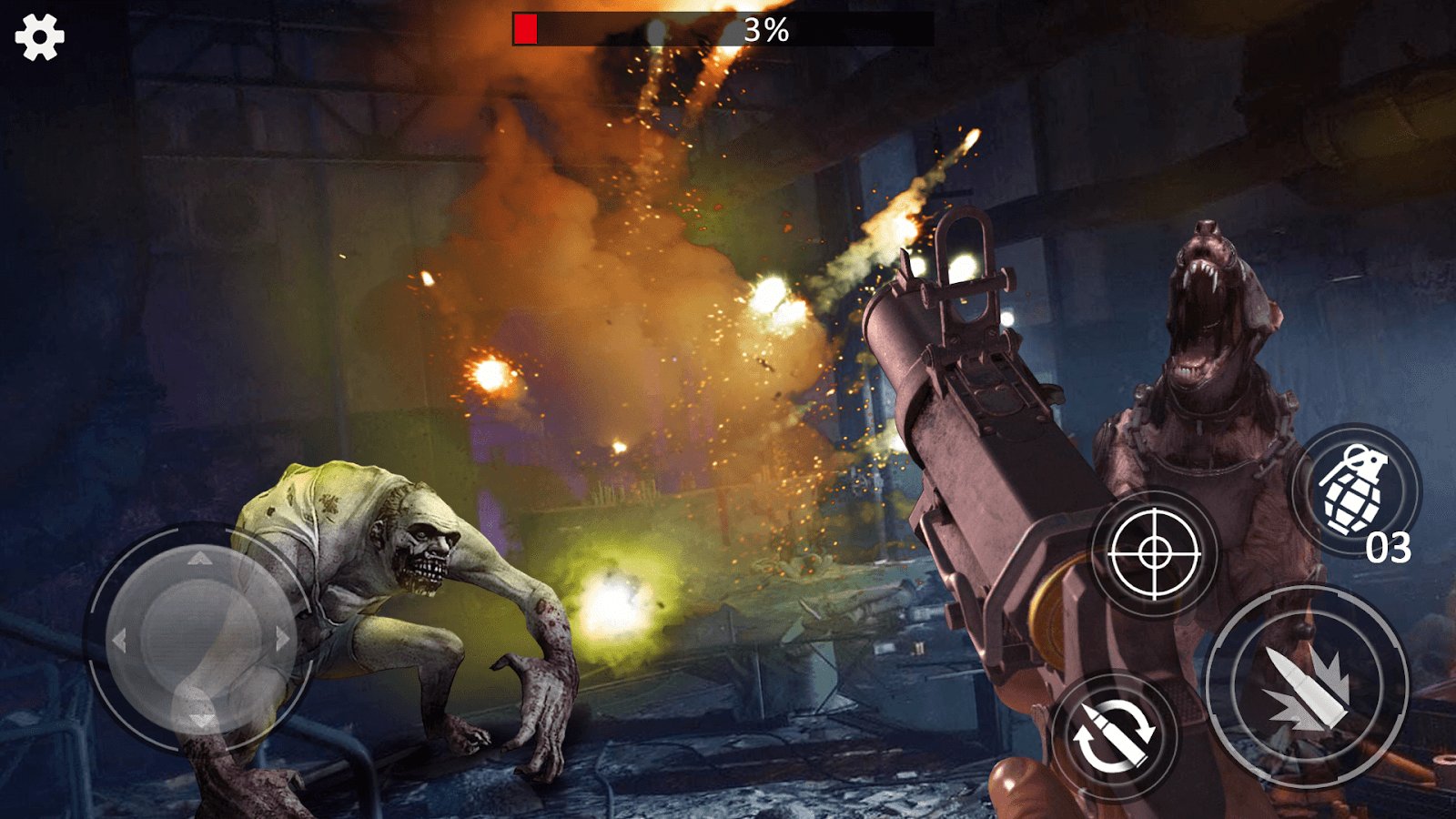Viewport: 1456px width, 819px height.
Task: Open the settings gear icon
Action: tap(38, 38)
